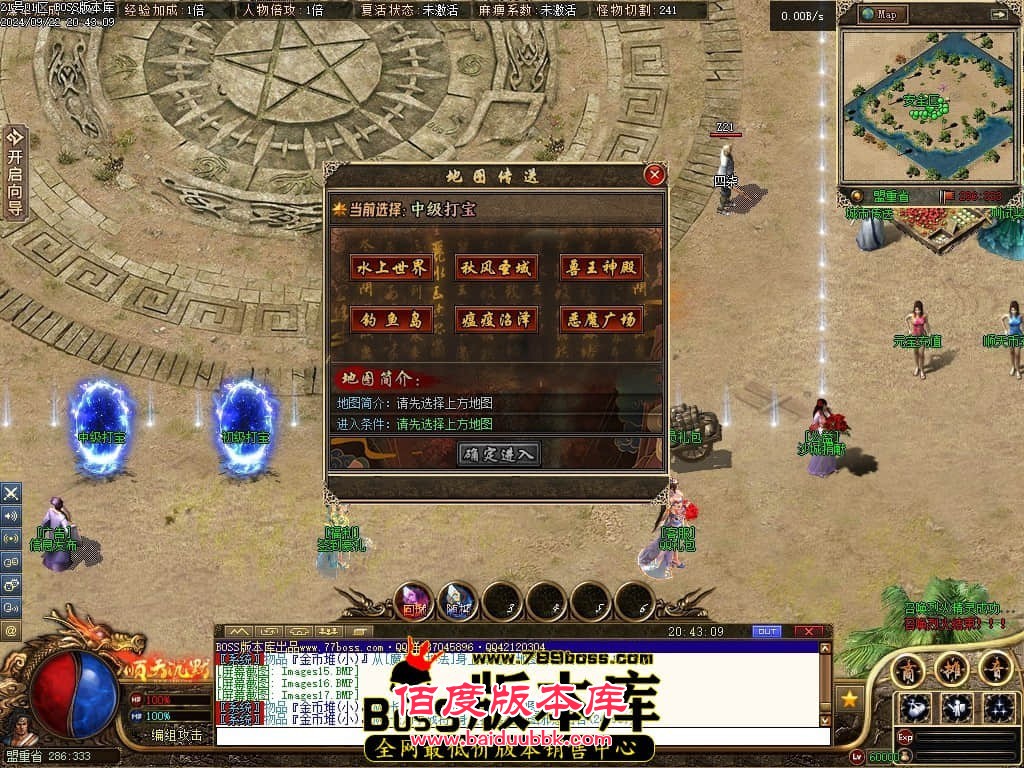The height and width of the screenshot is (768, 1024).
Task: Select the 恶魔广场 map
Action: pos(601,320)
